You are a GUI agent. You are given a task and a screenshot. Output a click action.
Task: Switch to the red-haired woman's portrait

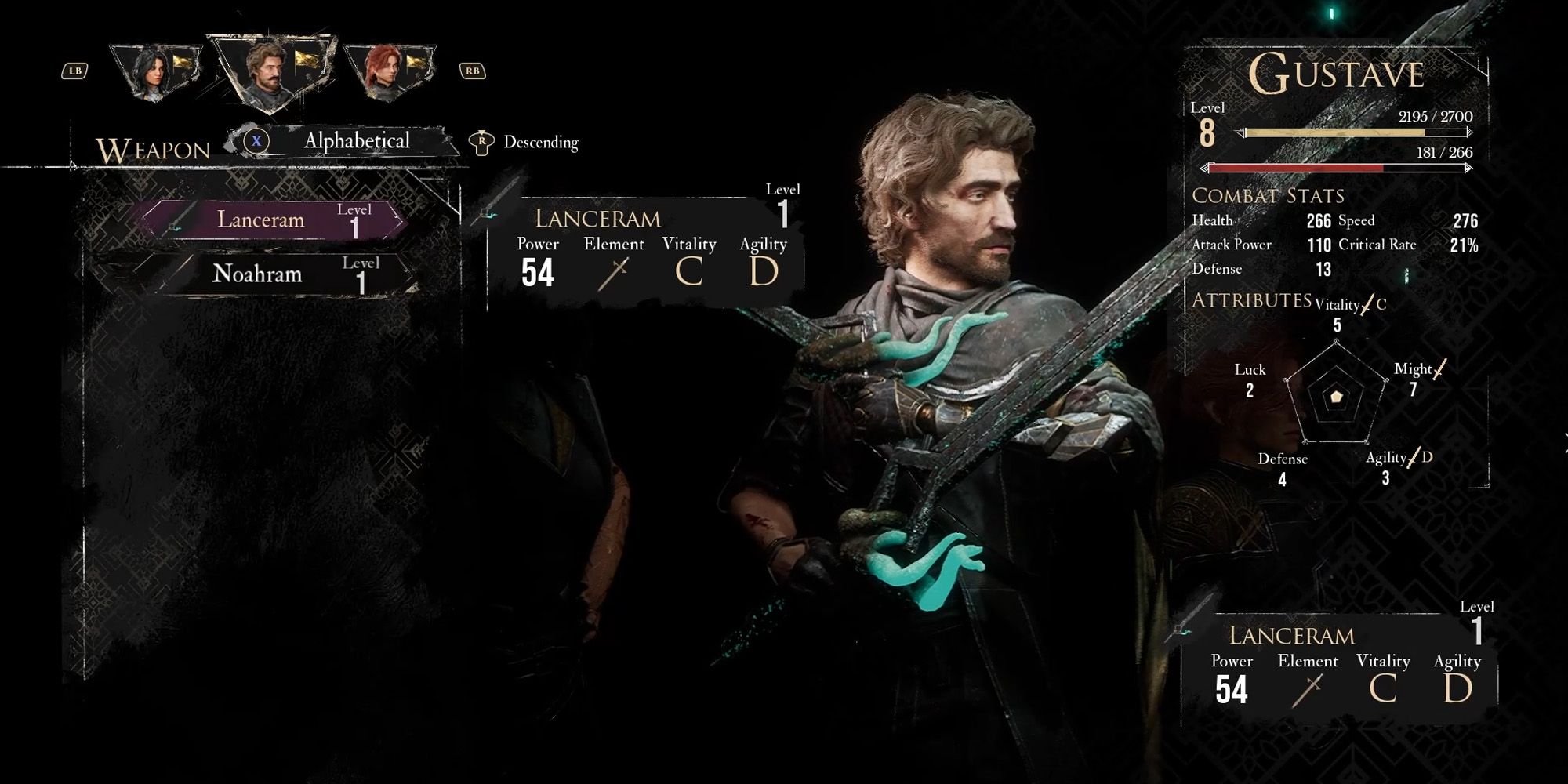coord(388,72)
